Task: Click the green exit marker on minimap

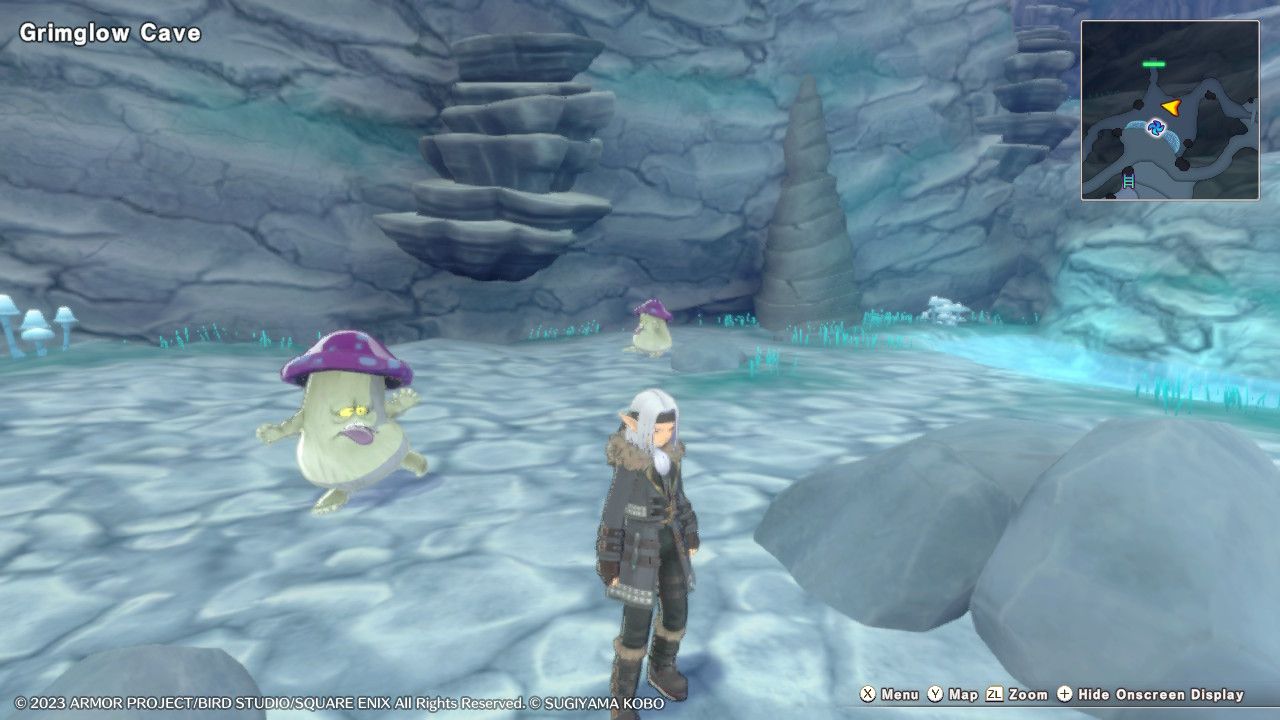Action: tap(1154, 63)
